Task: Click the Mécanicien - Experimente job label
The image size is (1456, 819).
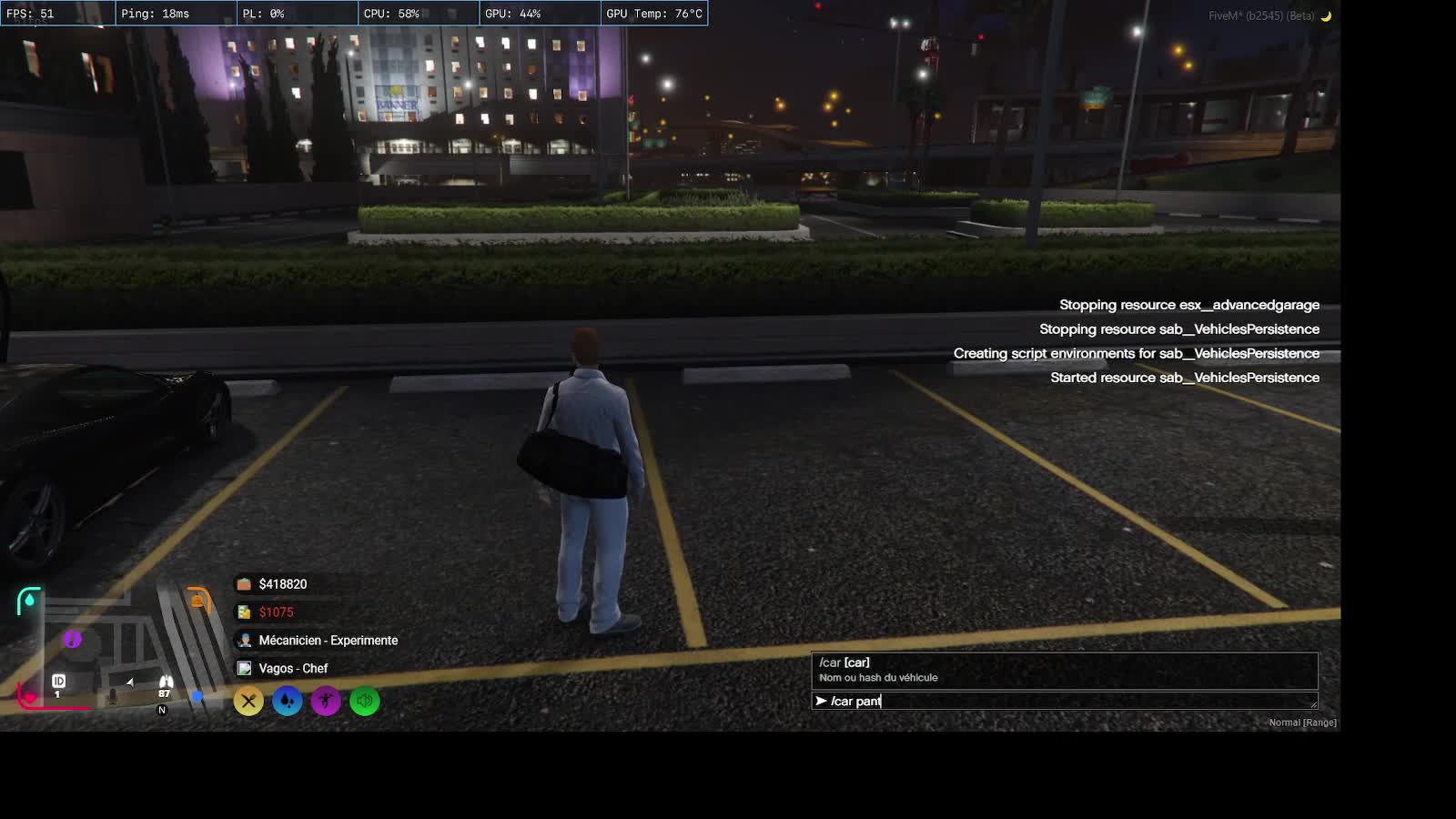Action: [328, 641]
